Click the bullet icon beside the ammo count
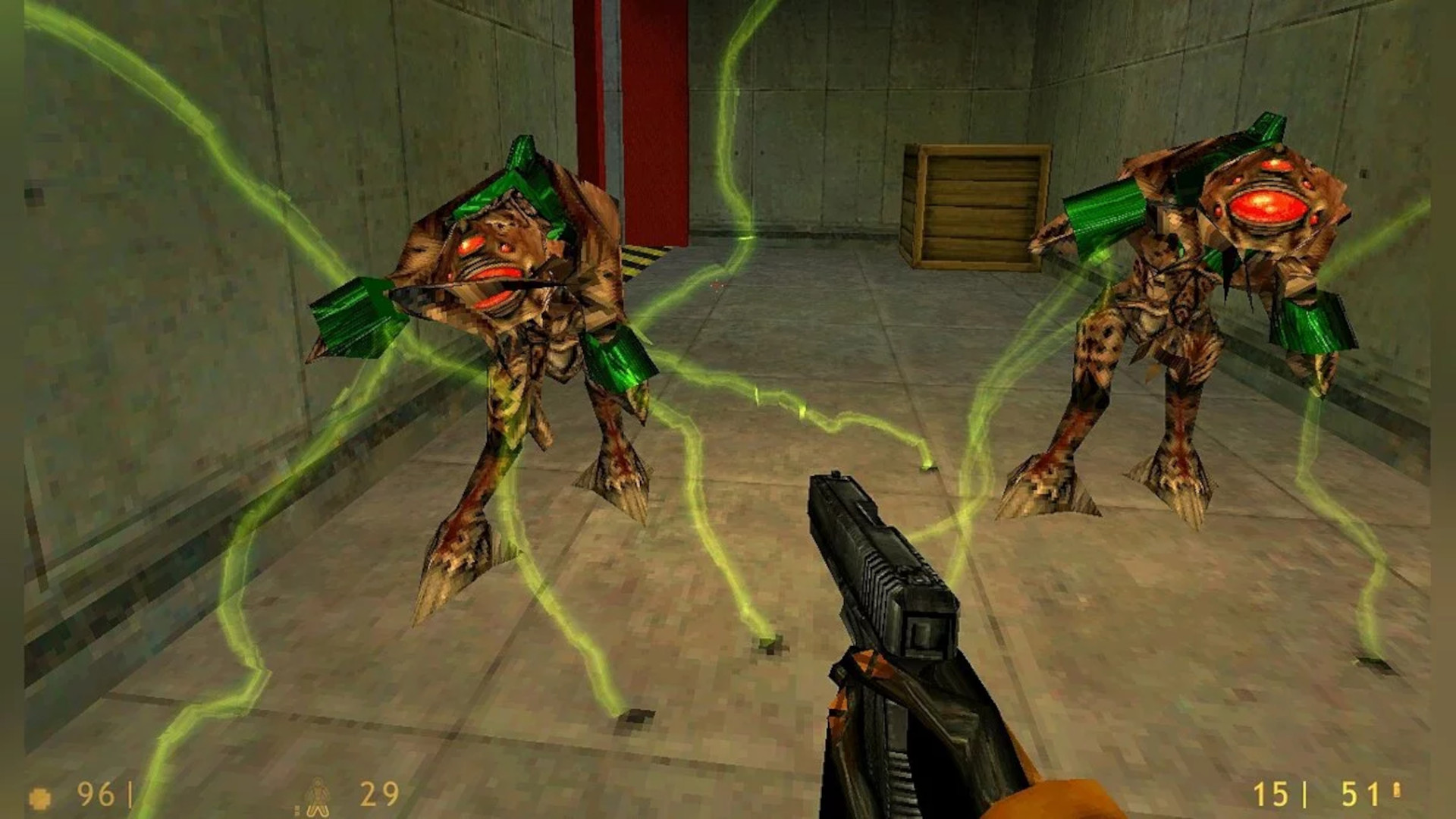Screen dimensions: 1456x819 [1395, 791]
